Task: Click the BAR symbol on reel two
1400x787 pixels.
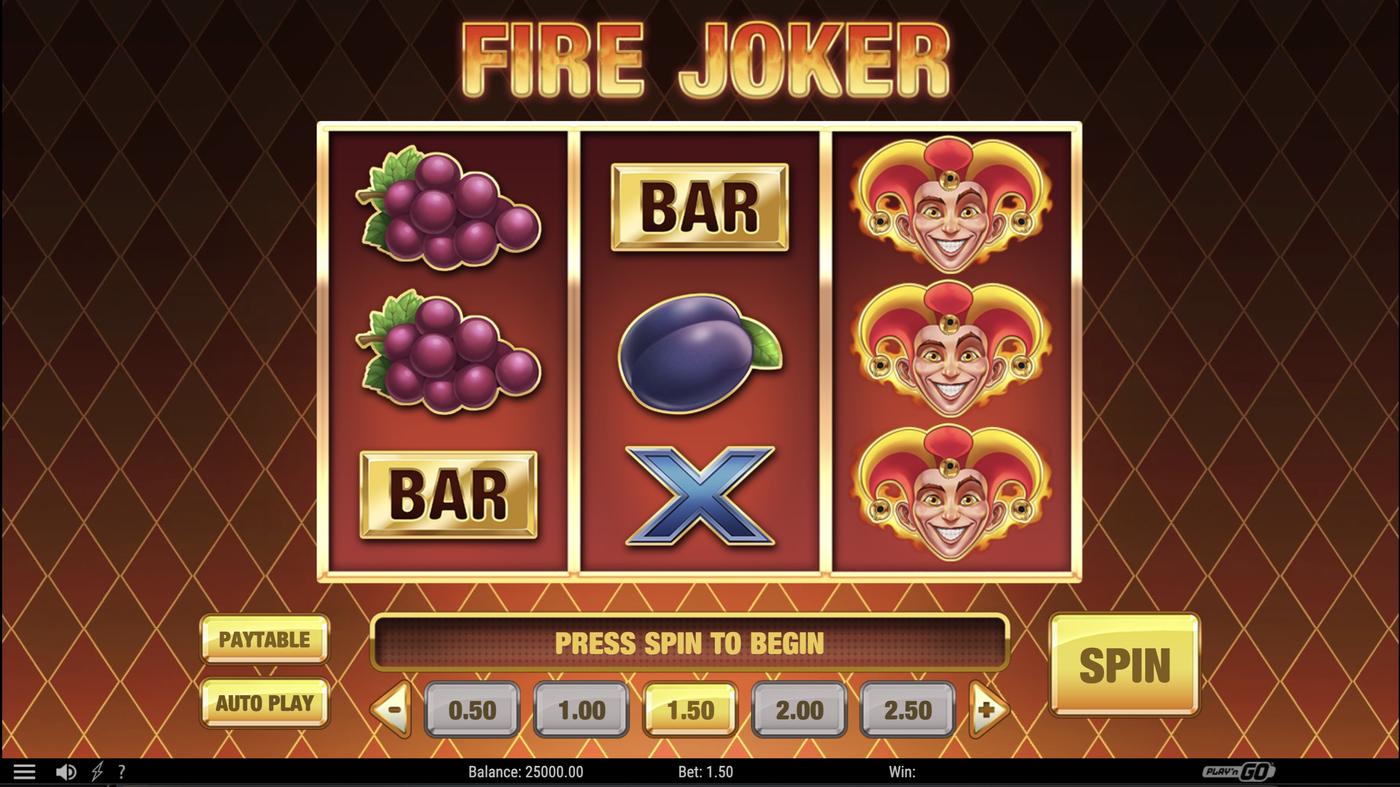Action: point(700,205)
